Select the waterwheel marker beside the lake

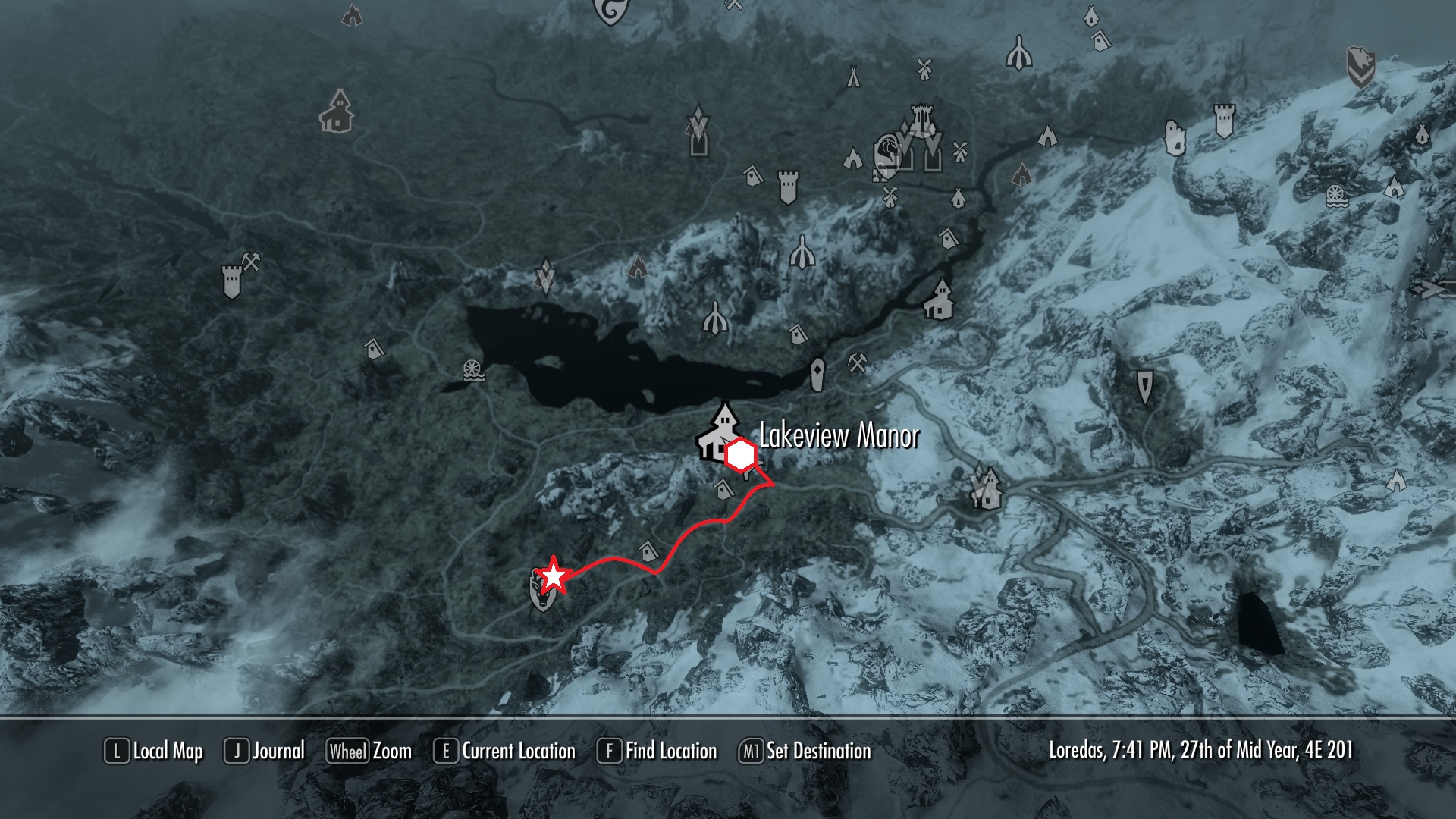click(x=474, y=370)
